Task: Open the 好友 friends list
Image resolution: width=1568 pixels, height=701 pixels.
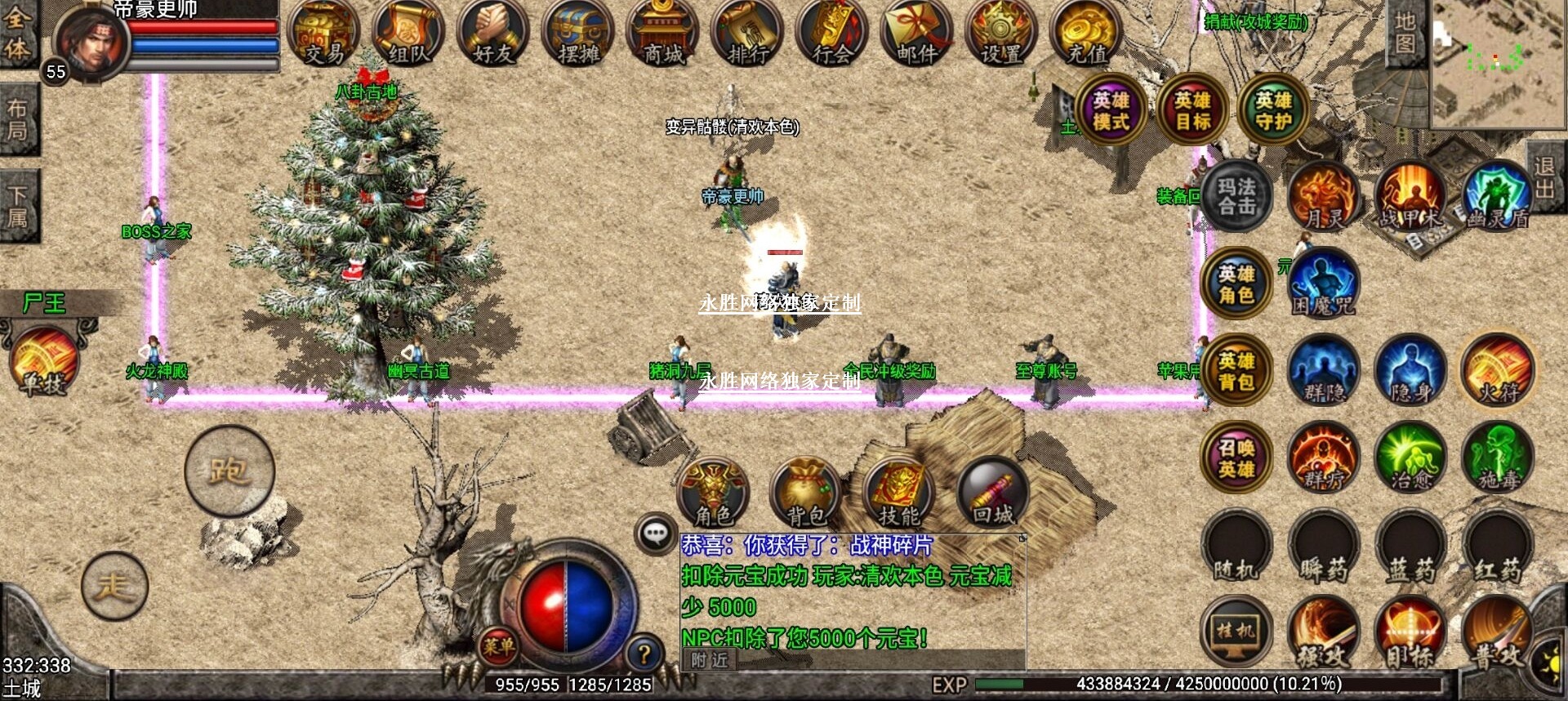Action: click(493, 34)
